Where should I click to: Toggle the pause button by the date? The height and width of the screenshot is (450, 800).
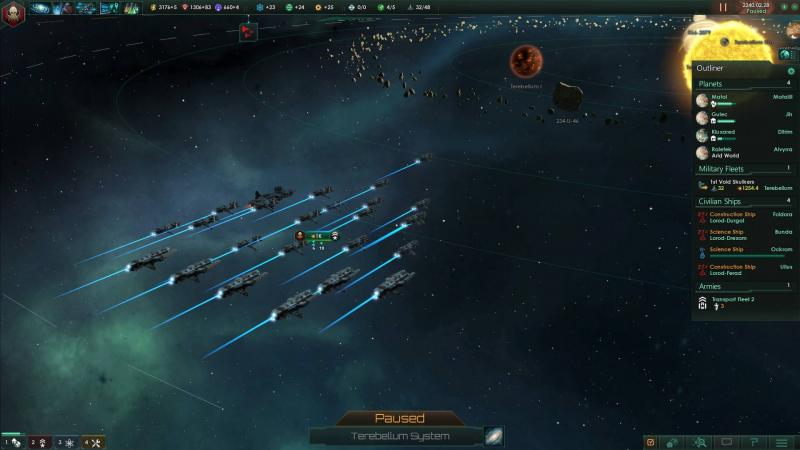coord(724,7)
